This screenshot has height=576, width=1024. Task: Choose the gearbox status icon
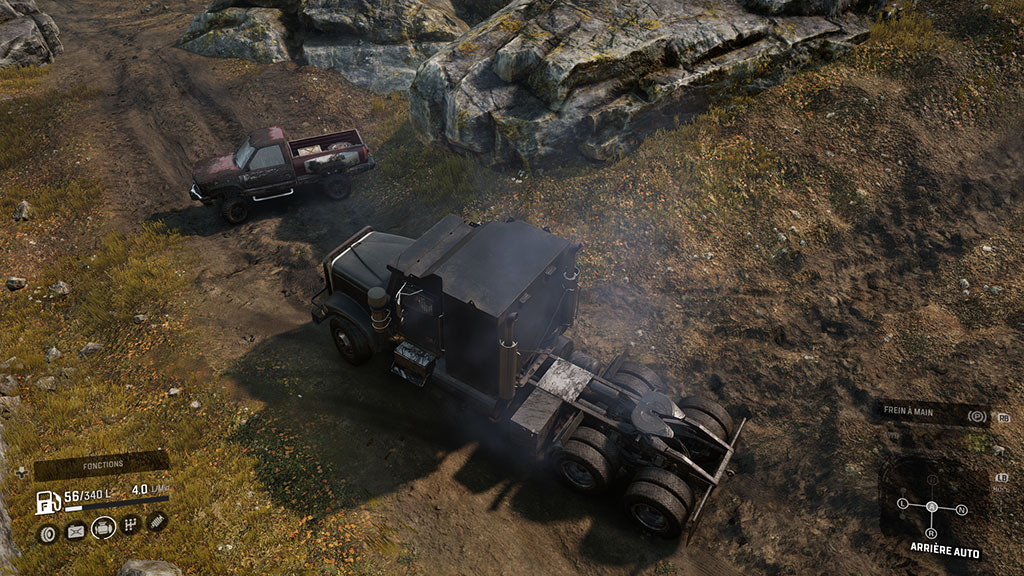pos(130,524)
